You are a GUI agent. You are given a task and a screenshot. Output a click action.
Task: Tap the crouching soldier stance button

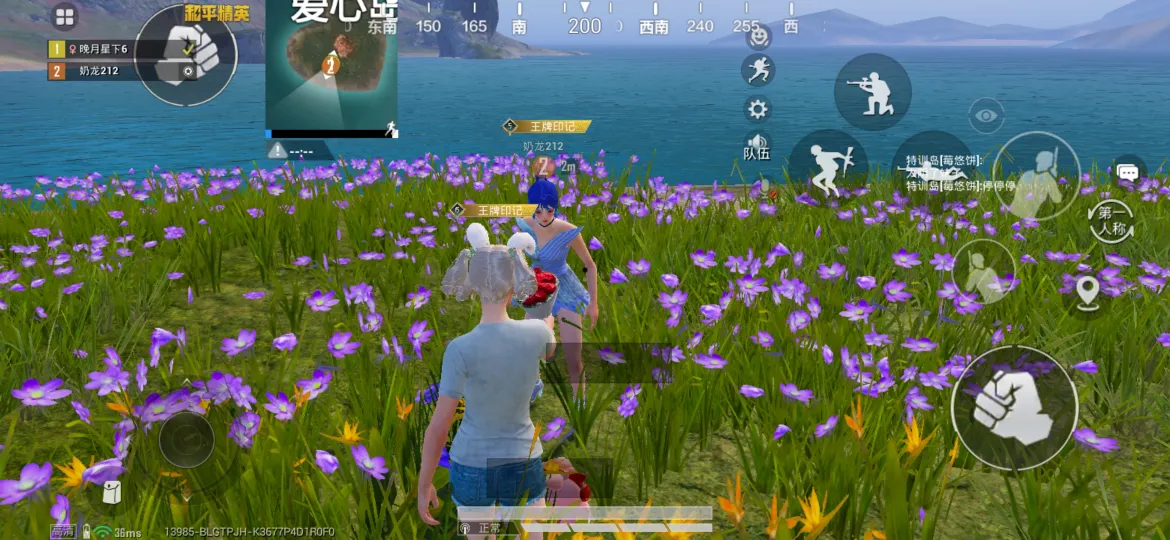point(983,273)
